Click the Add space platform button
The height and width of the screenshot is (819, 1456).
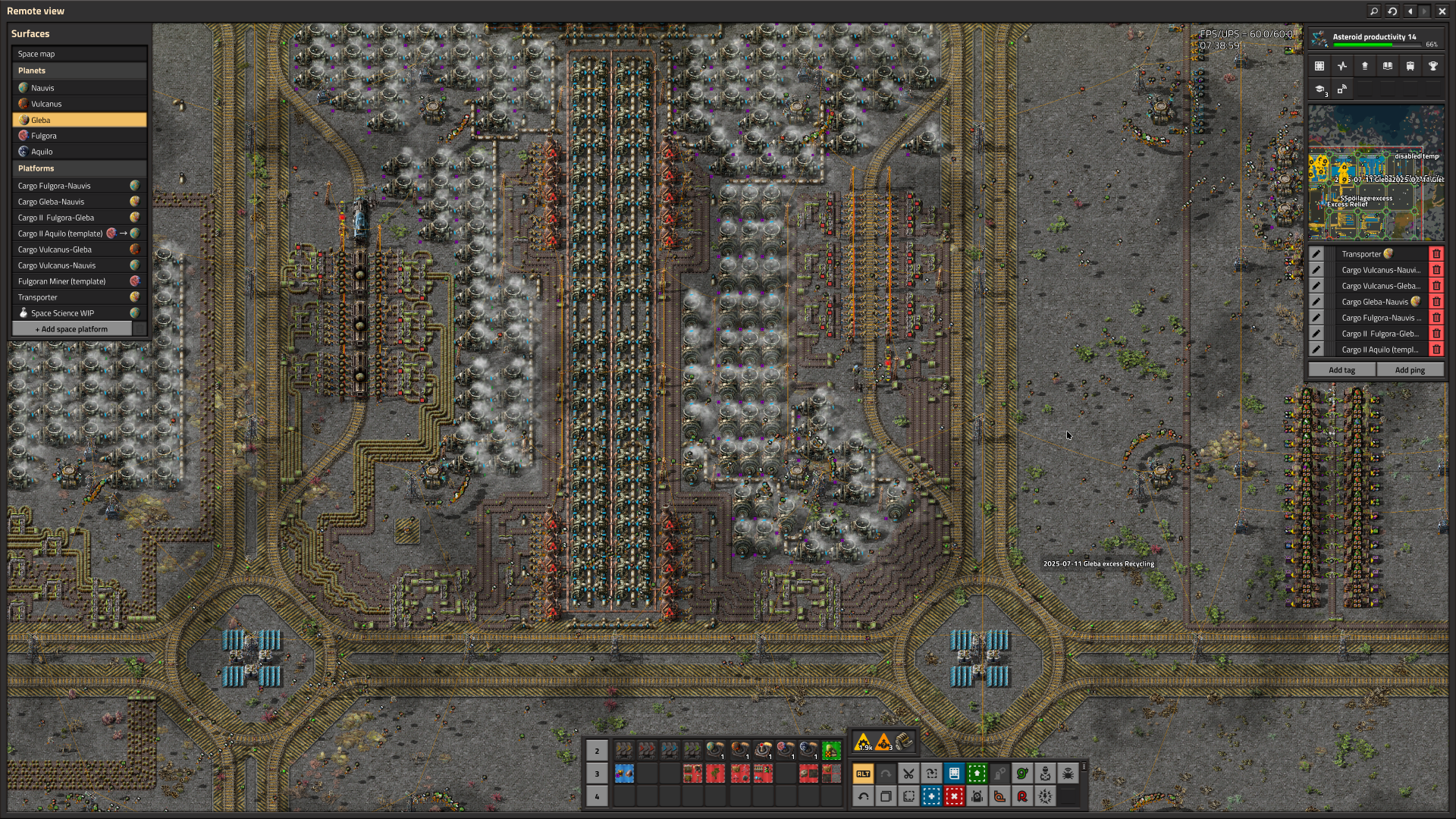(x=72, y=329)
